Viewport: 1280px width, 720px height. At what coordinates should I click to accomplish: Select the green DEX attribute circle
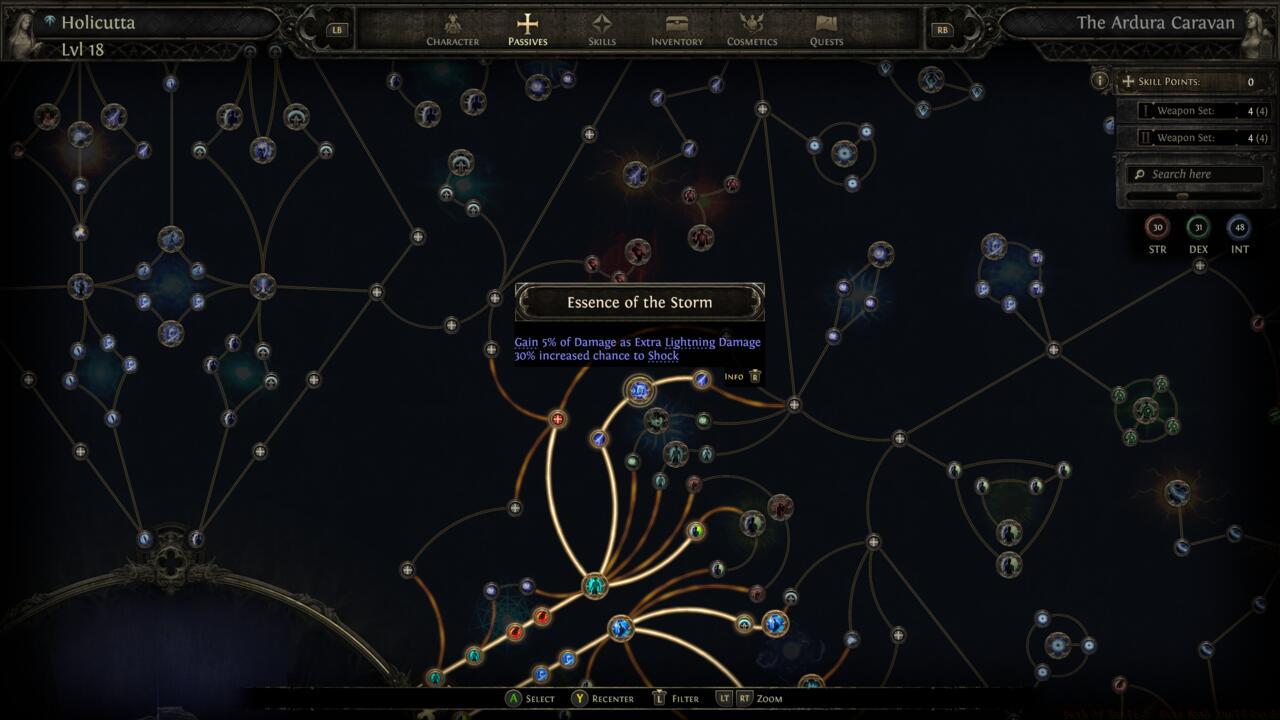(x=1198, y=227)
